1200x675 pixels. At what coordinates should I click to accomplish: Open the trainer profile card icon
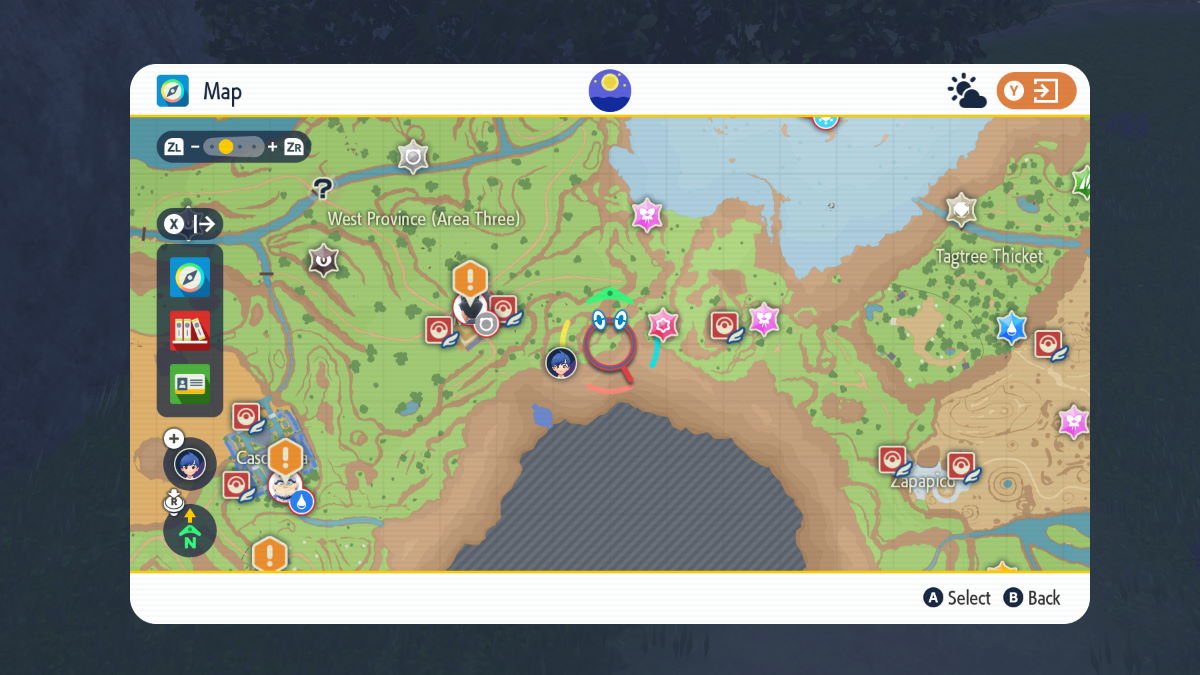point(190,383)
